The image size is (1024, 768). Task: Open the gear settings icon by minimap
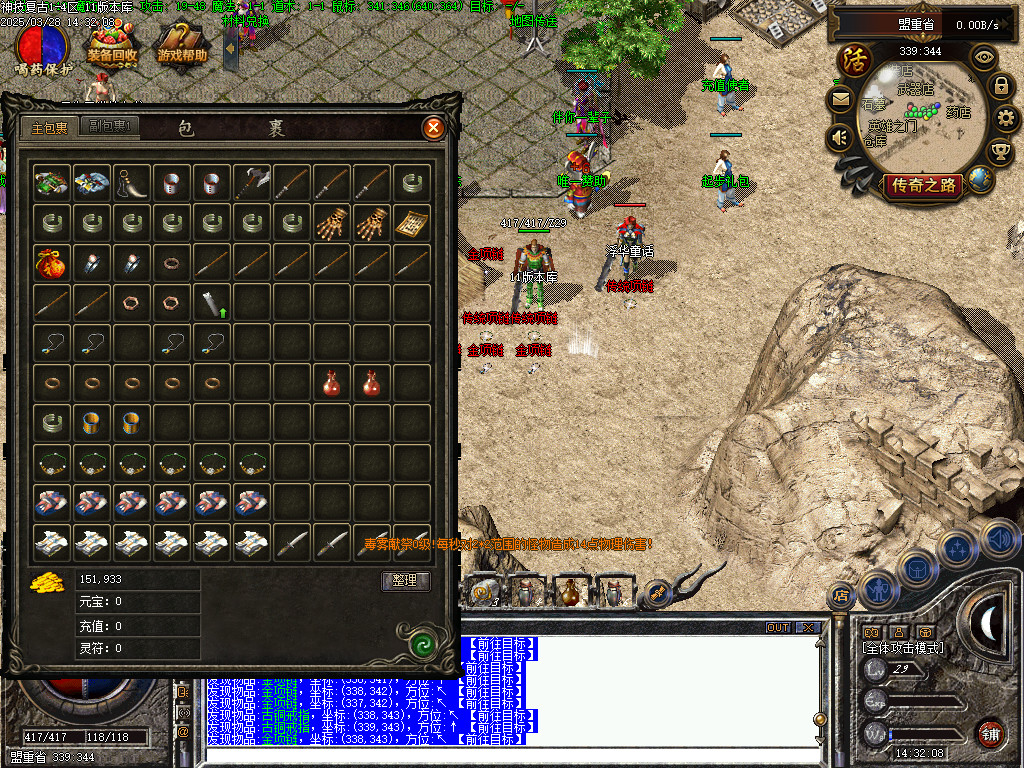[x=1007, y=119]
